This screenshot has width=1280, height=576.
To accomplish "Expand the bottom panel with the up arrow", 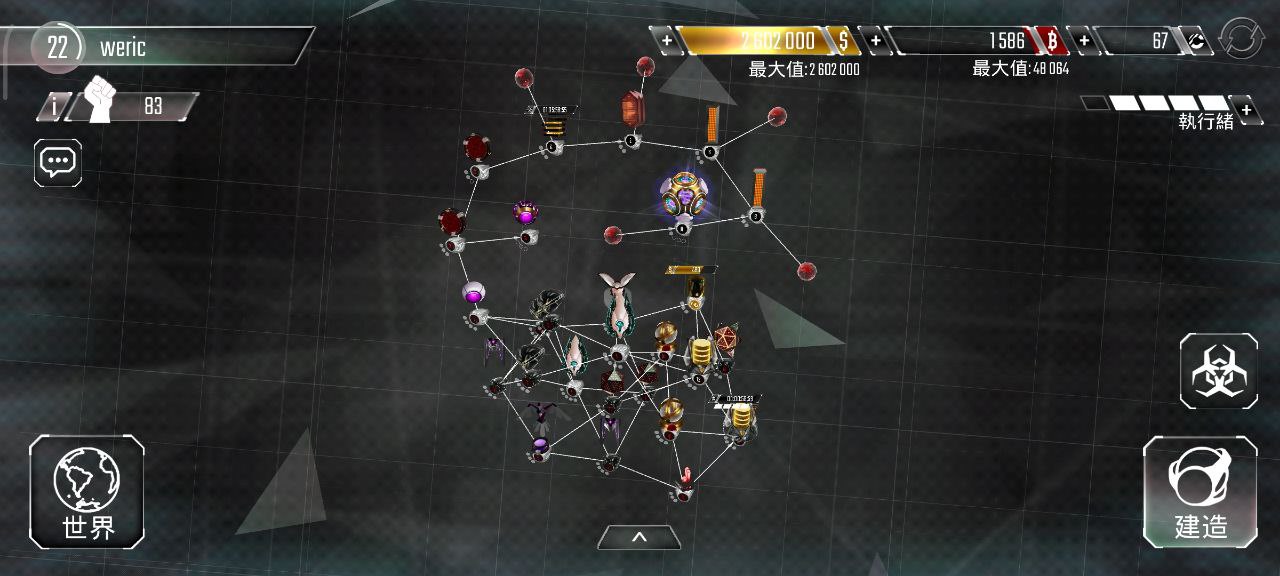I will (639, 538).
